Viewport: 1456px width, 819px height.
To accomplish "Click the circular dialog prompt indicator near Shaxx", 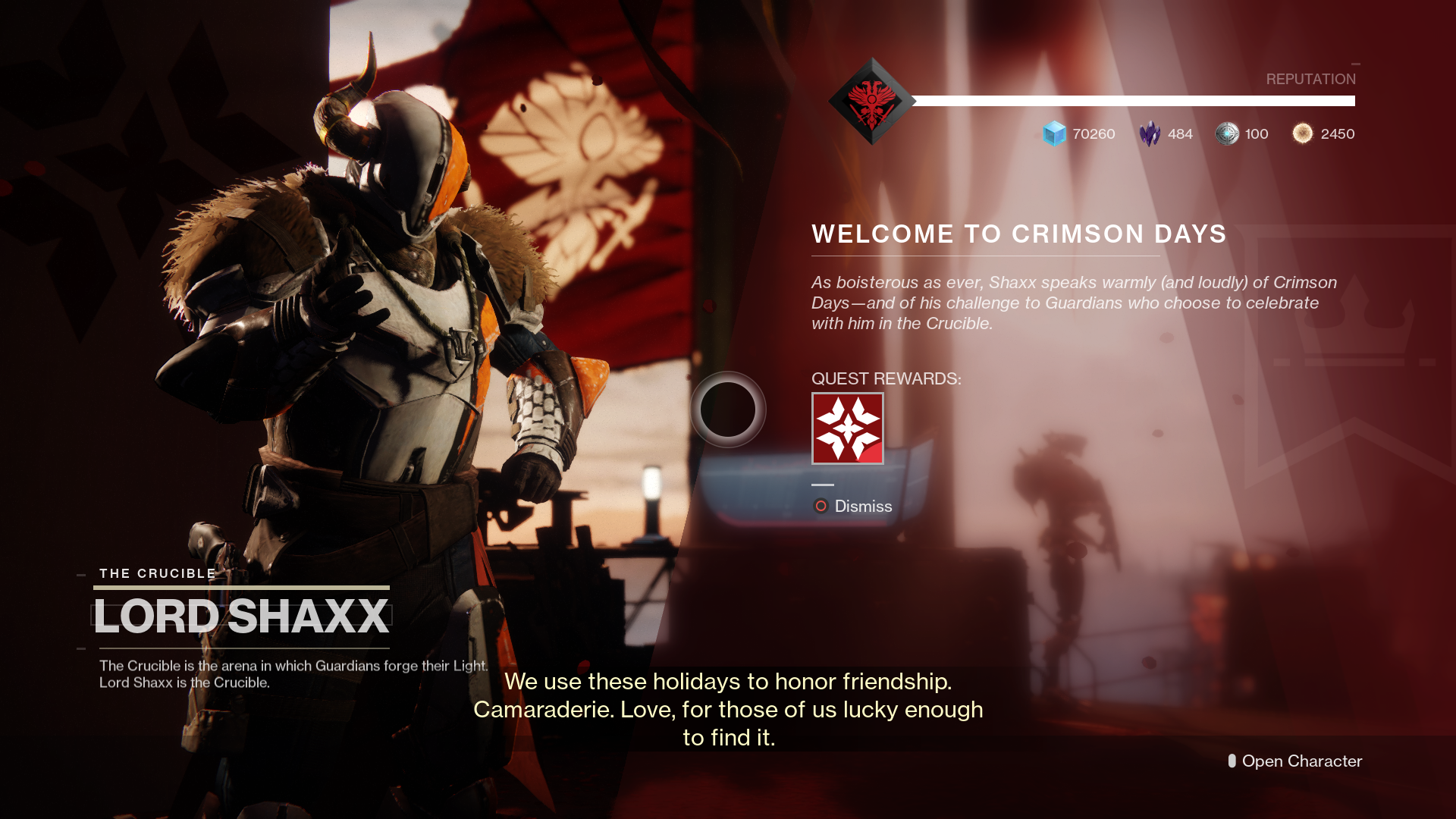I will (x=727, y=409).
